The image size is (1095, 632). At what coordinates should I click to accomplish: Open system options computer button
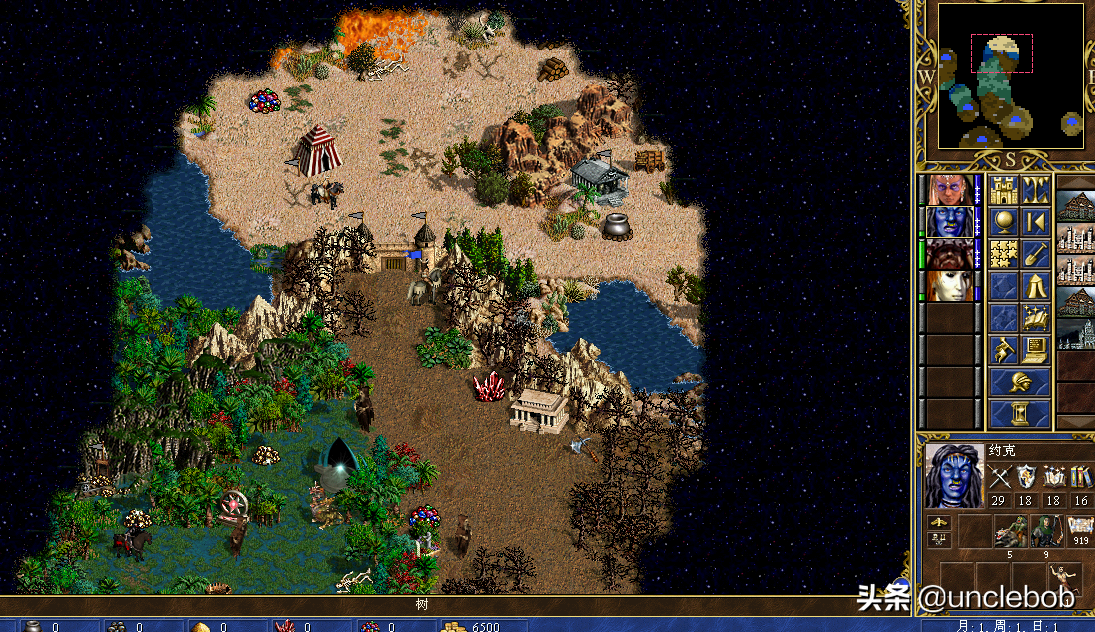coord(1036,350)
